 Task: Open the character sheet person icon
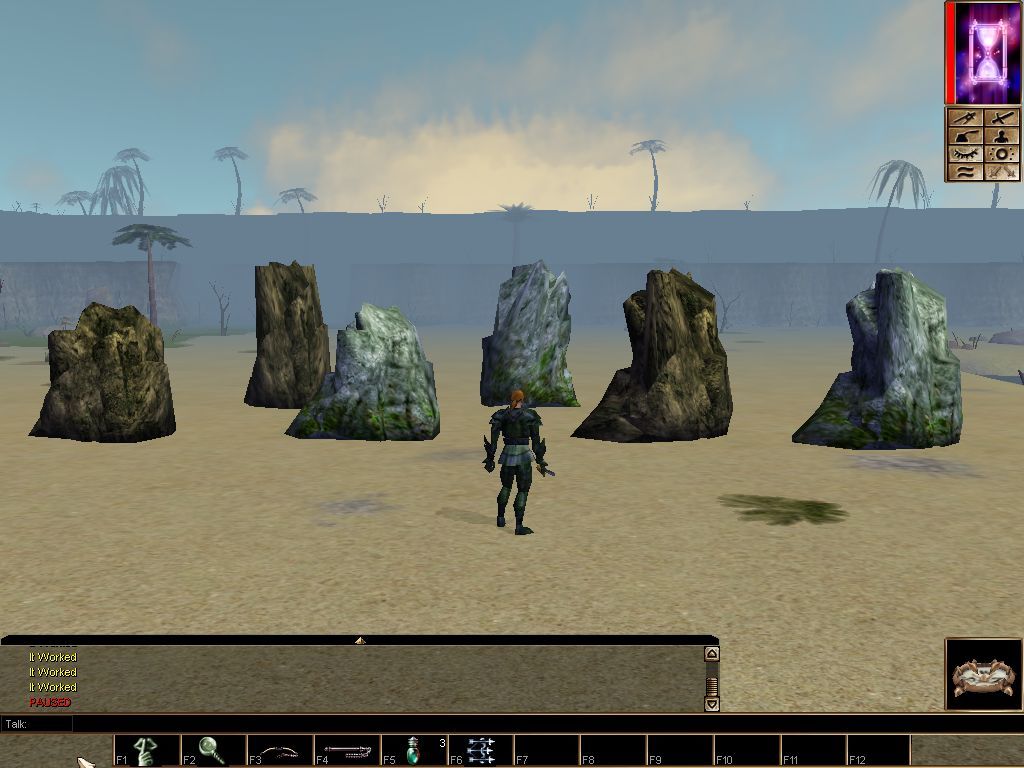1002,136
